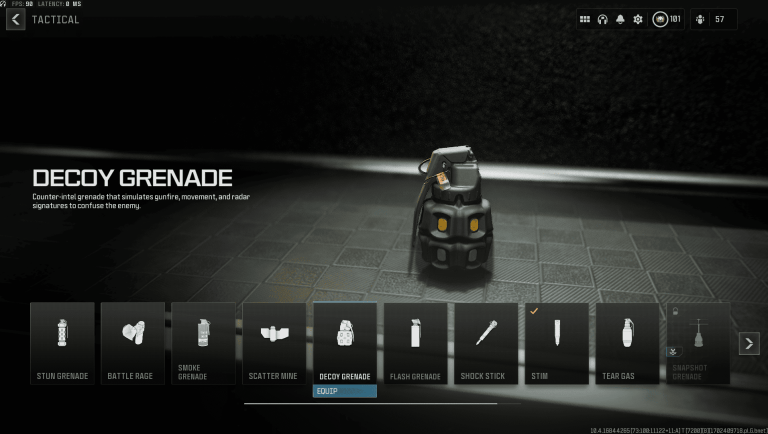Screen dimensions: 768x434
Task: Select the Stun Grenade tile
Action: pyautogui.click(x=62, y=343)
